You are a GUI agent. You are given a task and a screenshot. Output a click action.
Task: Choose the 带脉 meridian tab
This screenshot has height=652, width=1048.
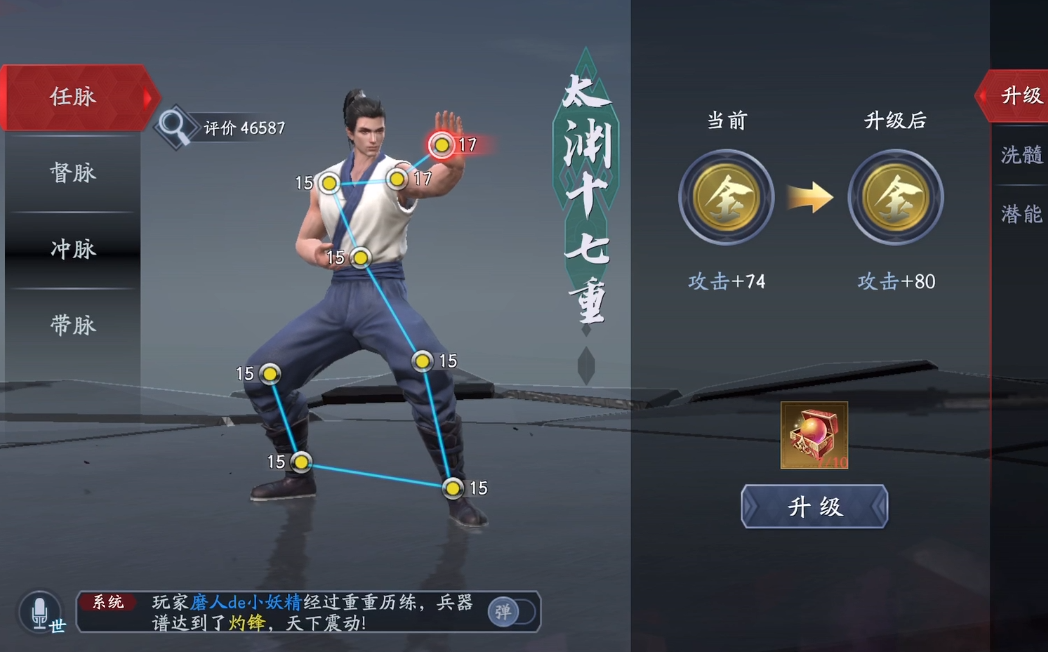click(73, 325)
